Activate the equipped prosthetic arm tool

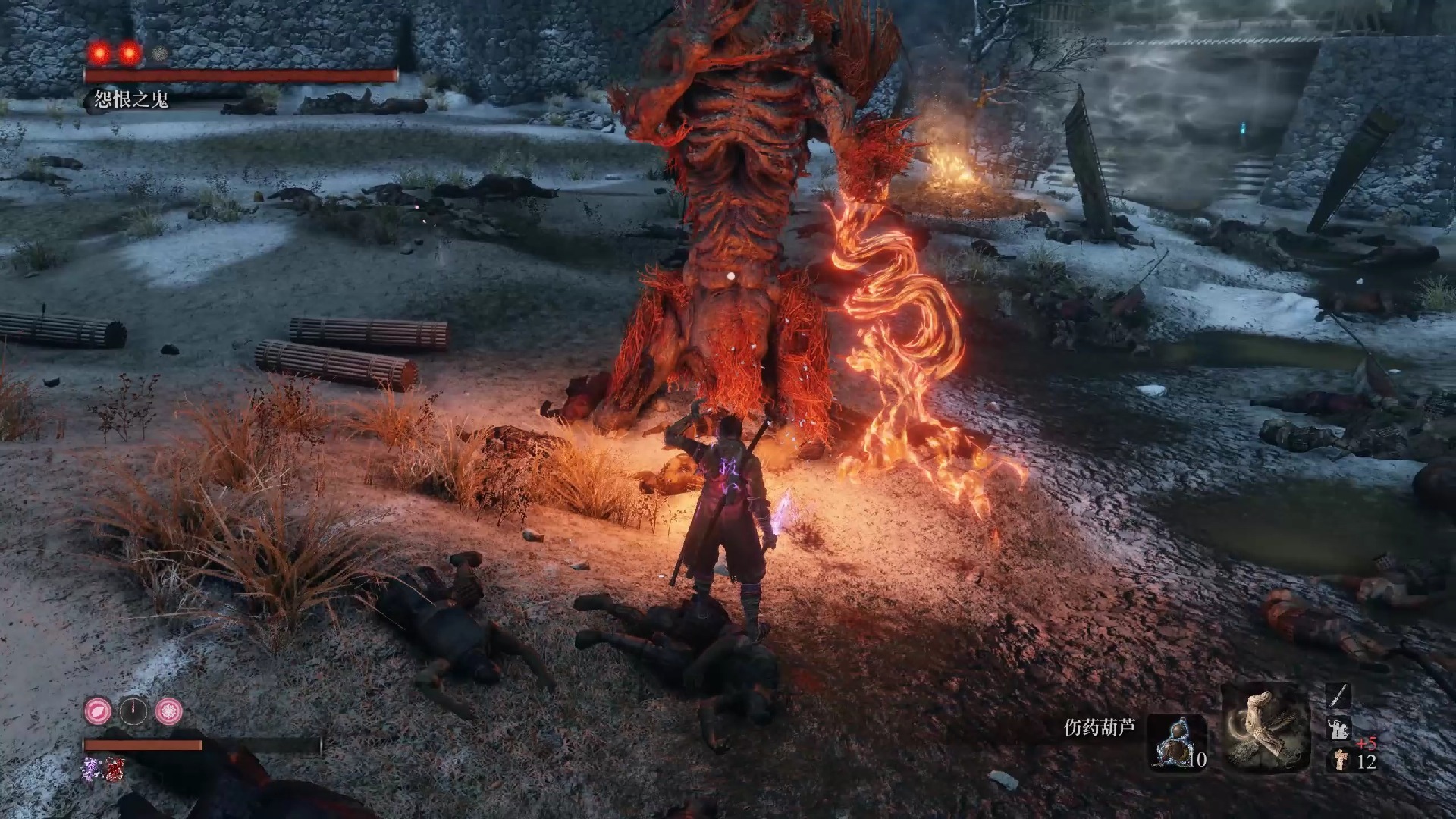click(x=1266, y=726)
